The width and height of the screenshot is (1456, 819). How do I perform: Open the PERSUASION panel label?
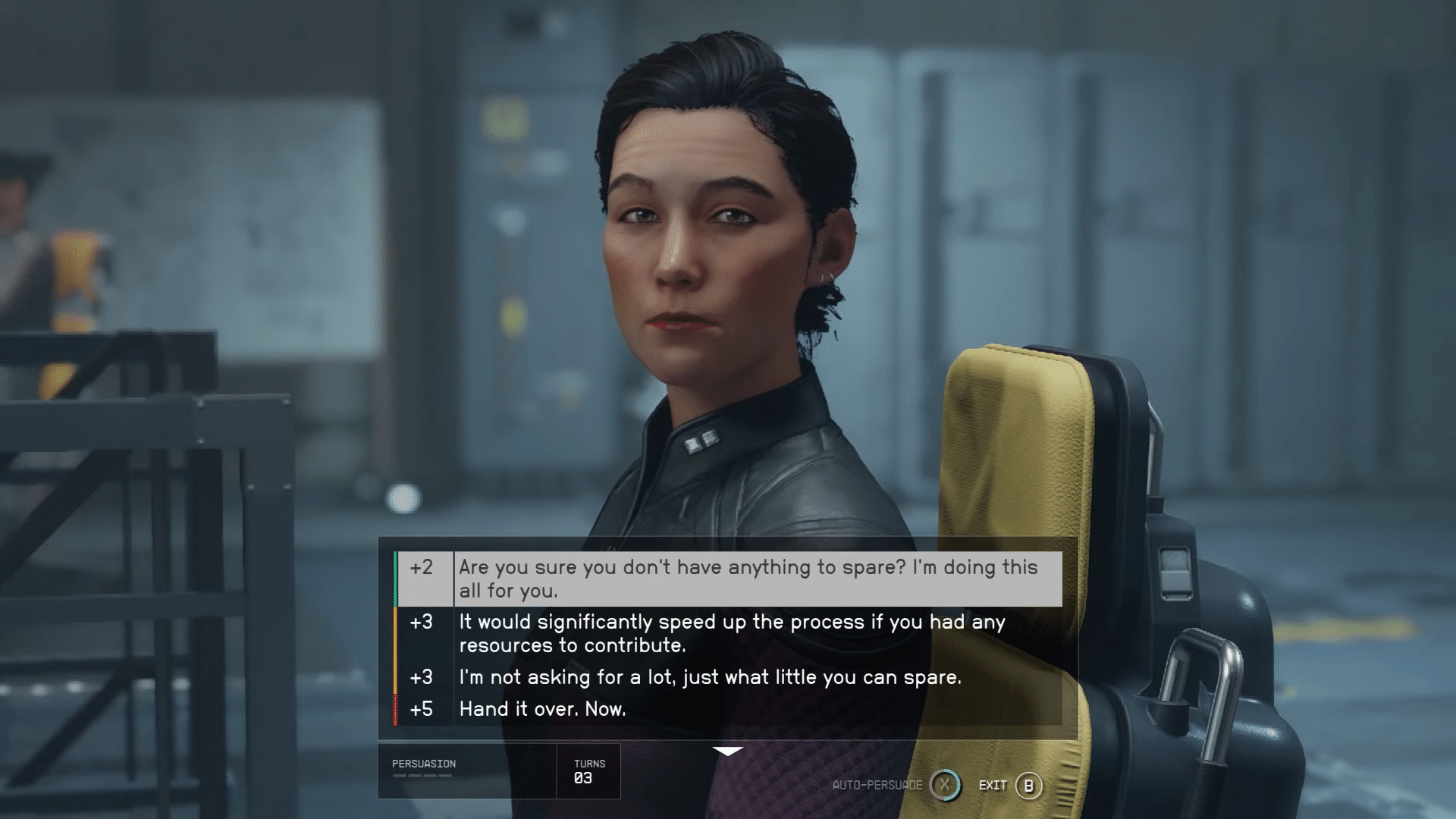point(423,764)
